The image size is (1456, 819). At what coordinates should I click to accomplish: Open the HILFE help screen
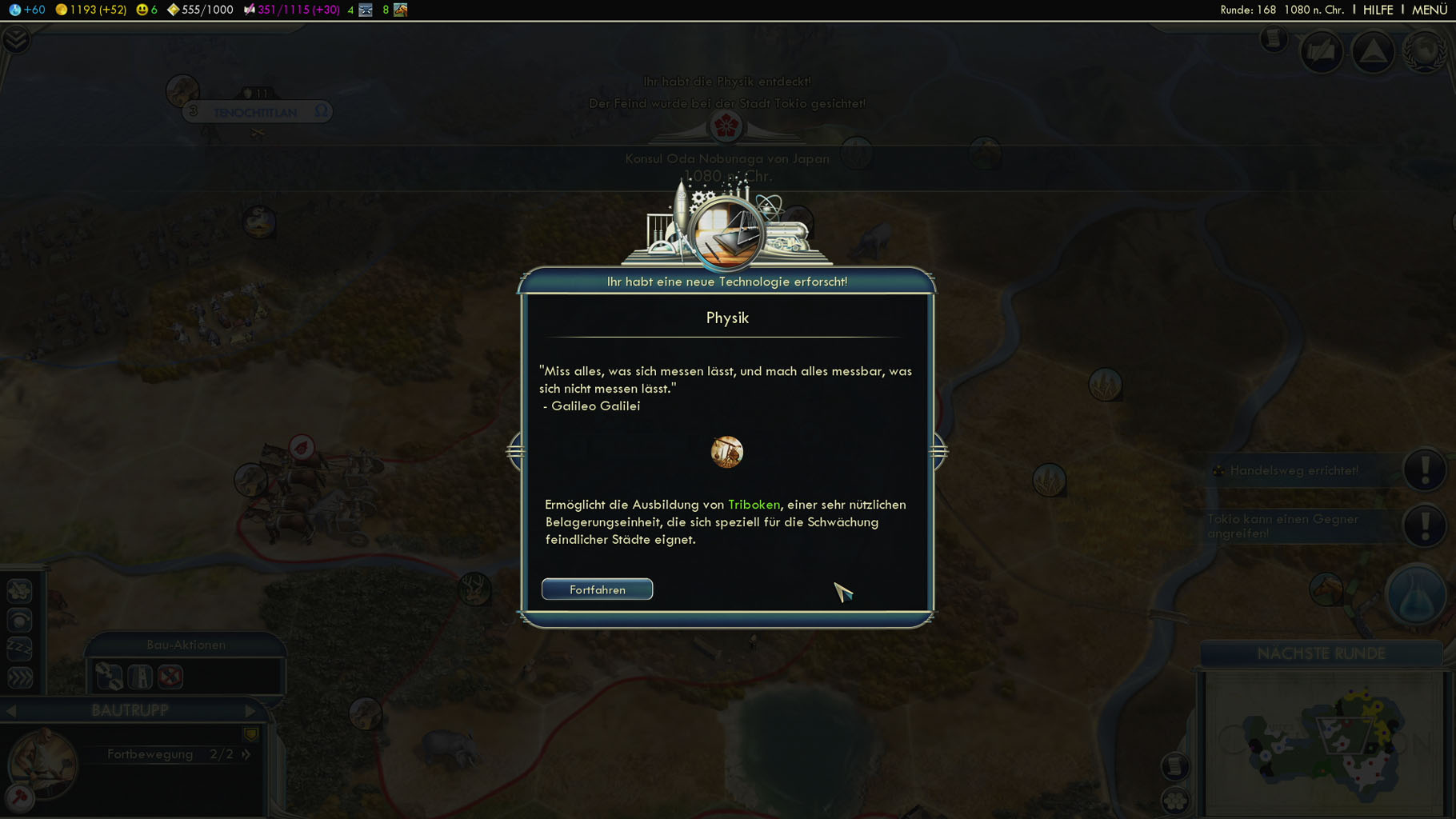1378,10
